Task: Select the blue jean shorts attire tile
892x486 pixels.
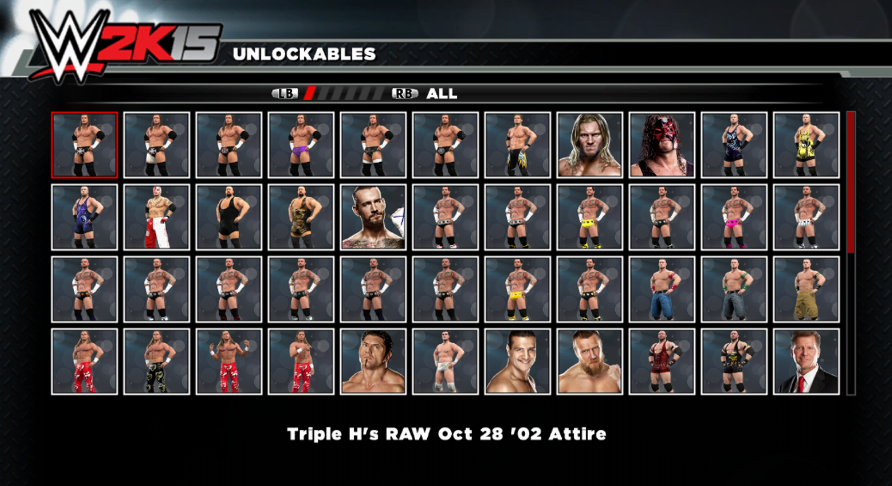Action: 662,289
